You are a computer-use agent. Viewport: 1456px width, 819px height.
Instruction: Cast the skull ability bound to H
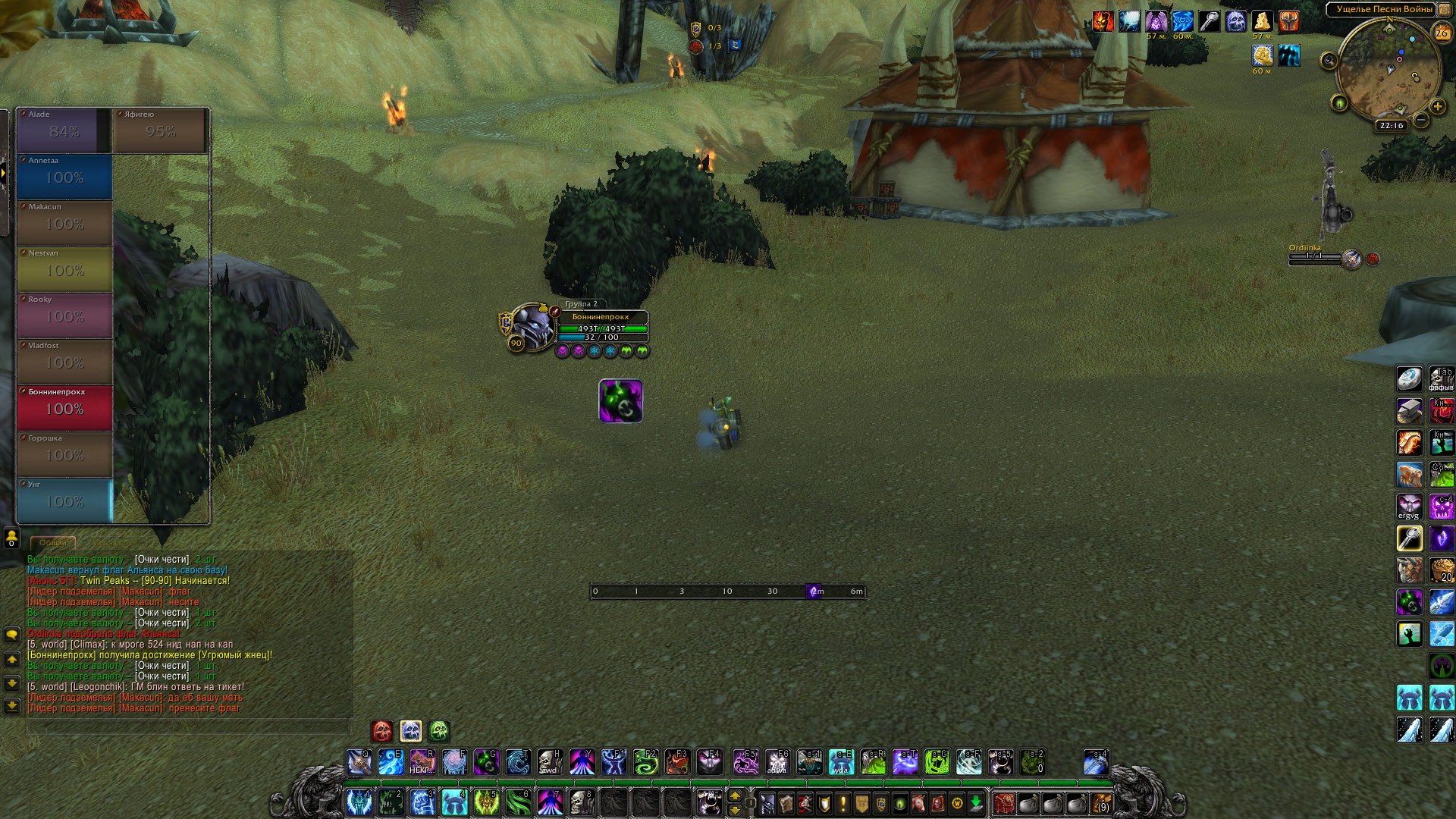[x=550, y=761]
